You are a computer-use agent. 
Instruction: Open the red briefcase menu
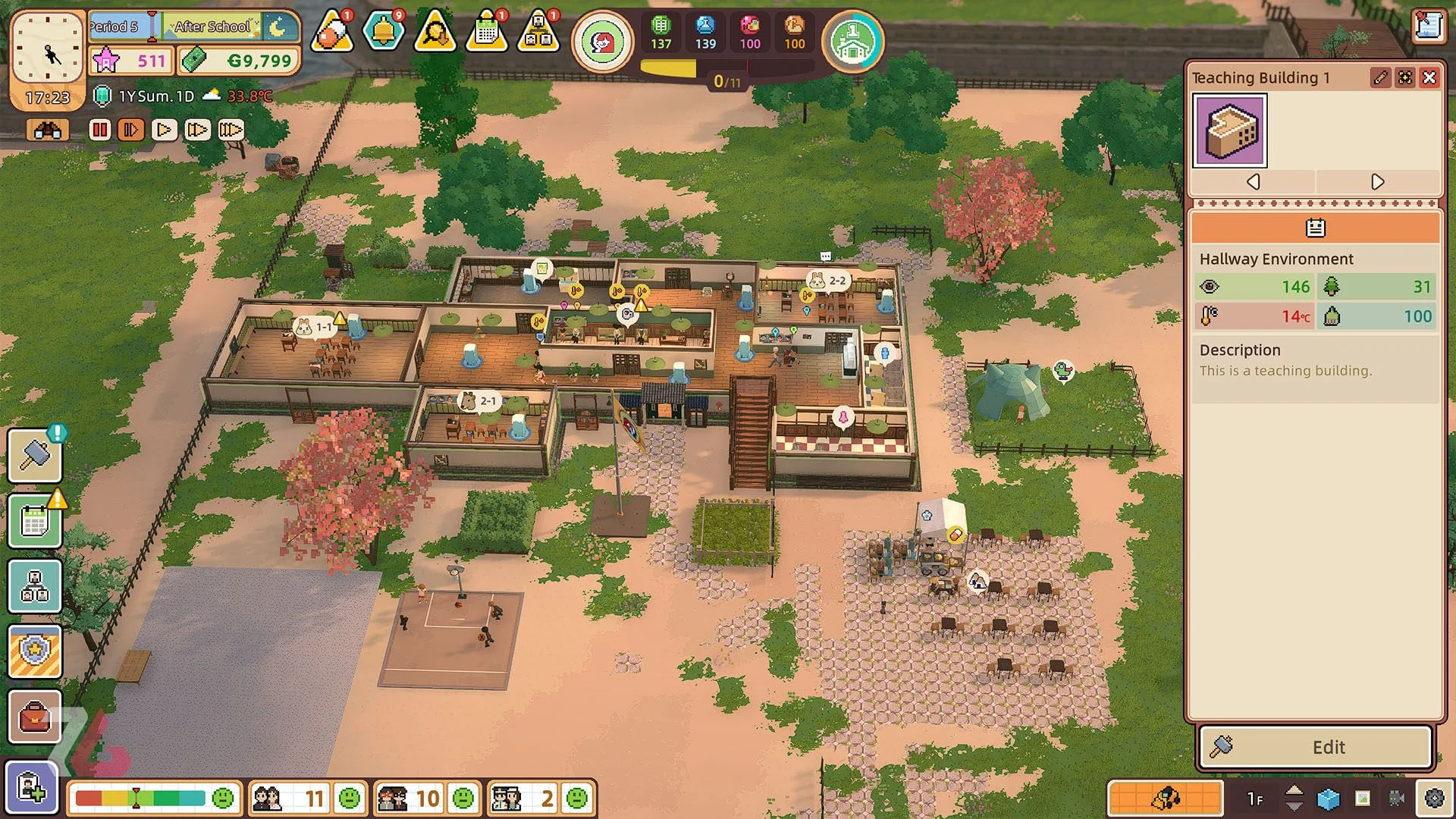click(35, 717)
